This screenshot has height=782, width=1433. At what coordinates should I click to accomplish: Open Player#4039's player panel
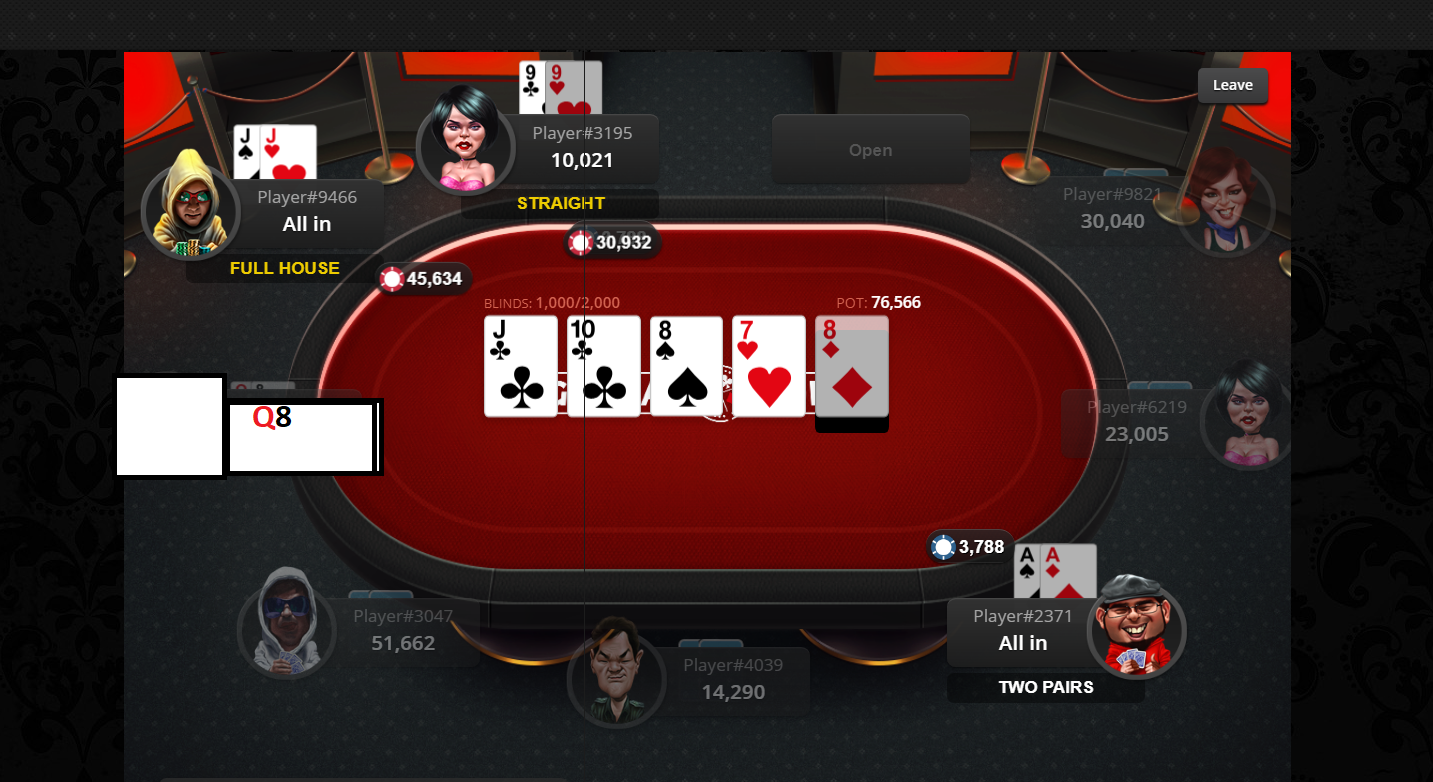[732, 679]
